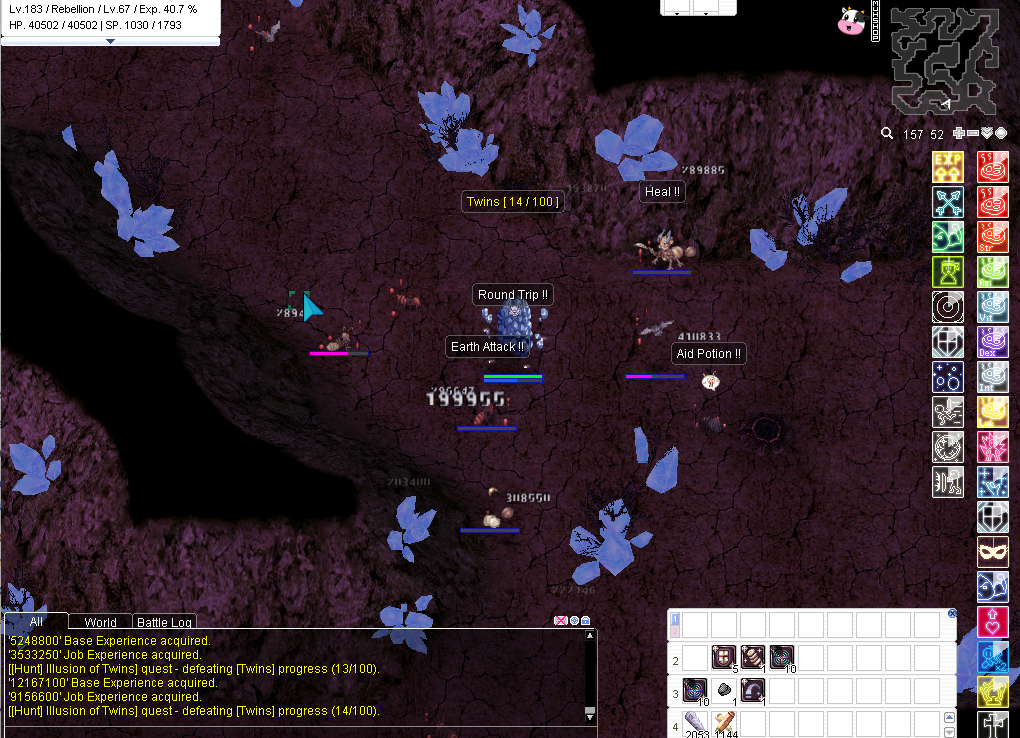Toggle the double-chevron minimap button
Viewport: 1020px width, 738px height.
pyautogui.click(x=987, y=134)
